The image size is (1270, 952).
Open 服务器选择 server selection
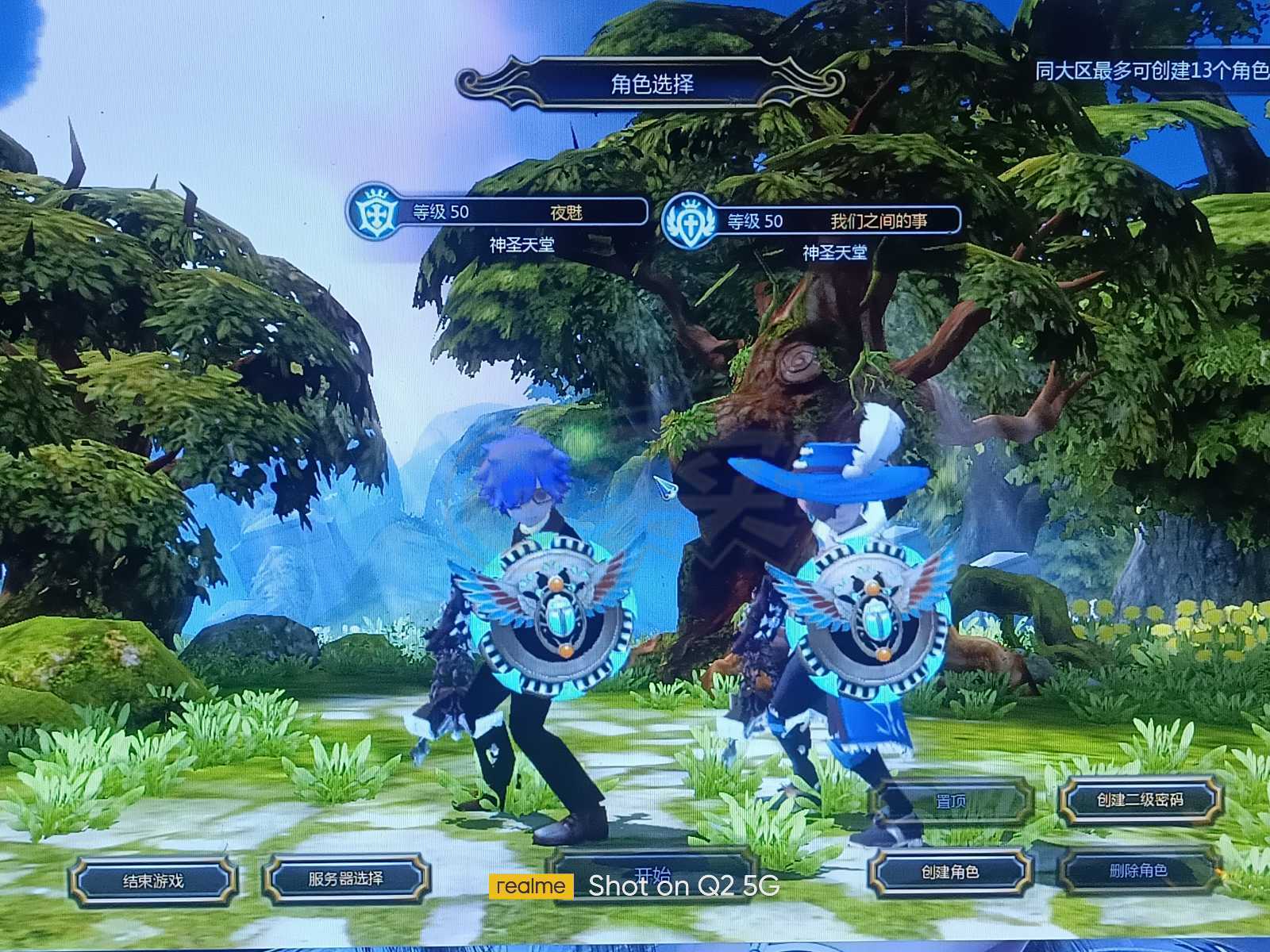click(x=346, y=878)
